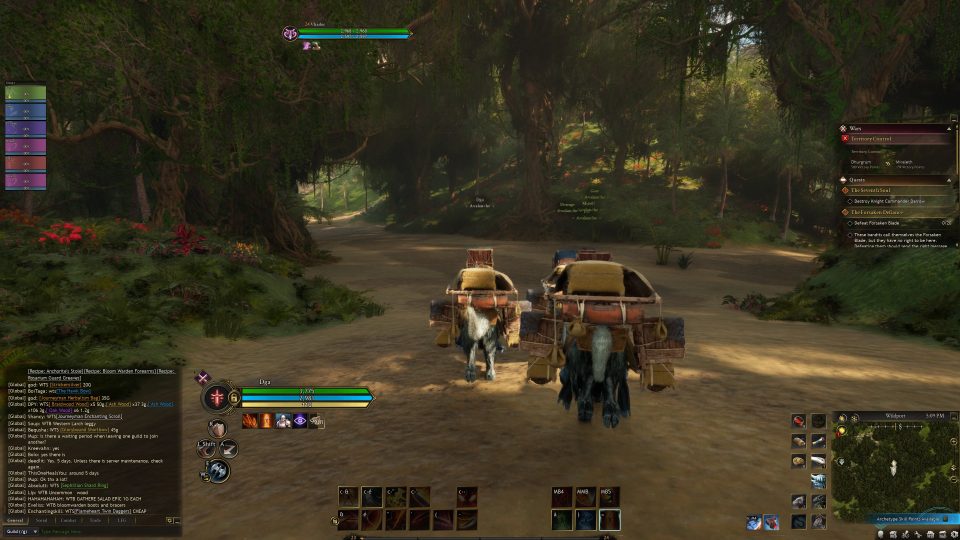Click the purple eye buff icon
This screenshot has width=960, height=540.
(299, 421)
